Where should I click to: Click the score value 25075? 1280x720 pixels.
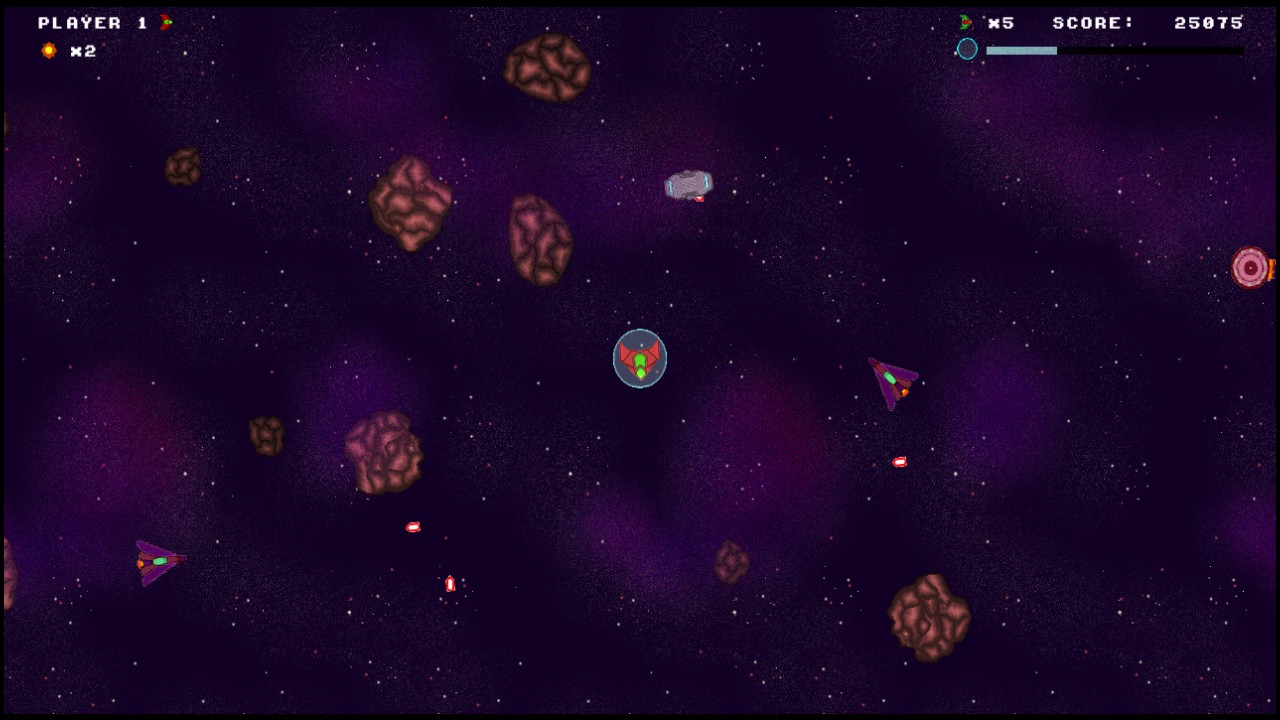tap(1209, 22)
